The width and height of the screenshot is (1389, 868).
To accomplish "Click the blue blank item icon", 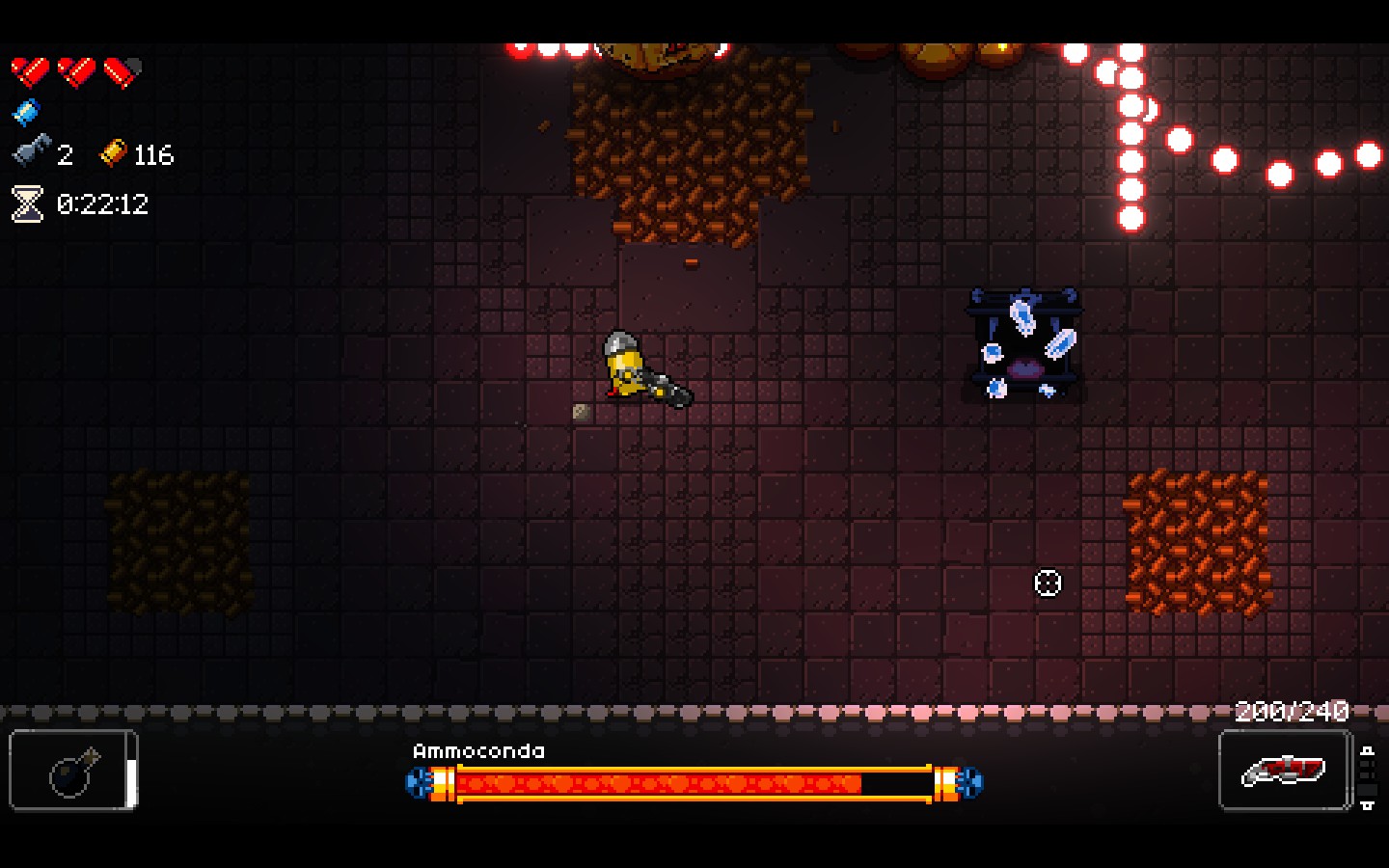I will point(27,111).
